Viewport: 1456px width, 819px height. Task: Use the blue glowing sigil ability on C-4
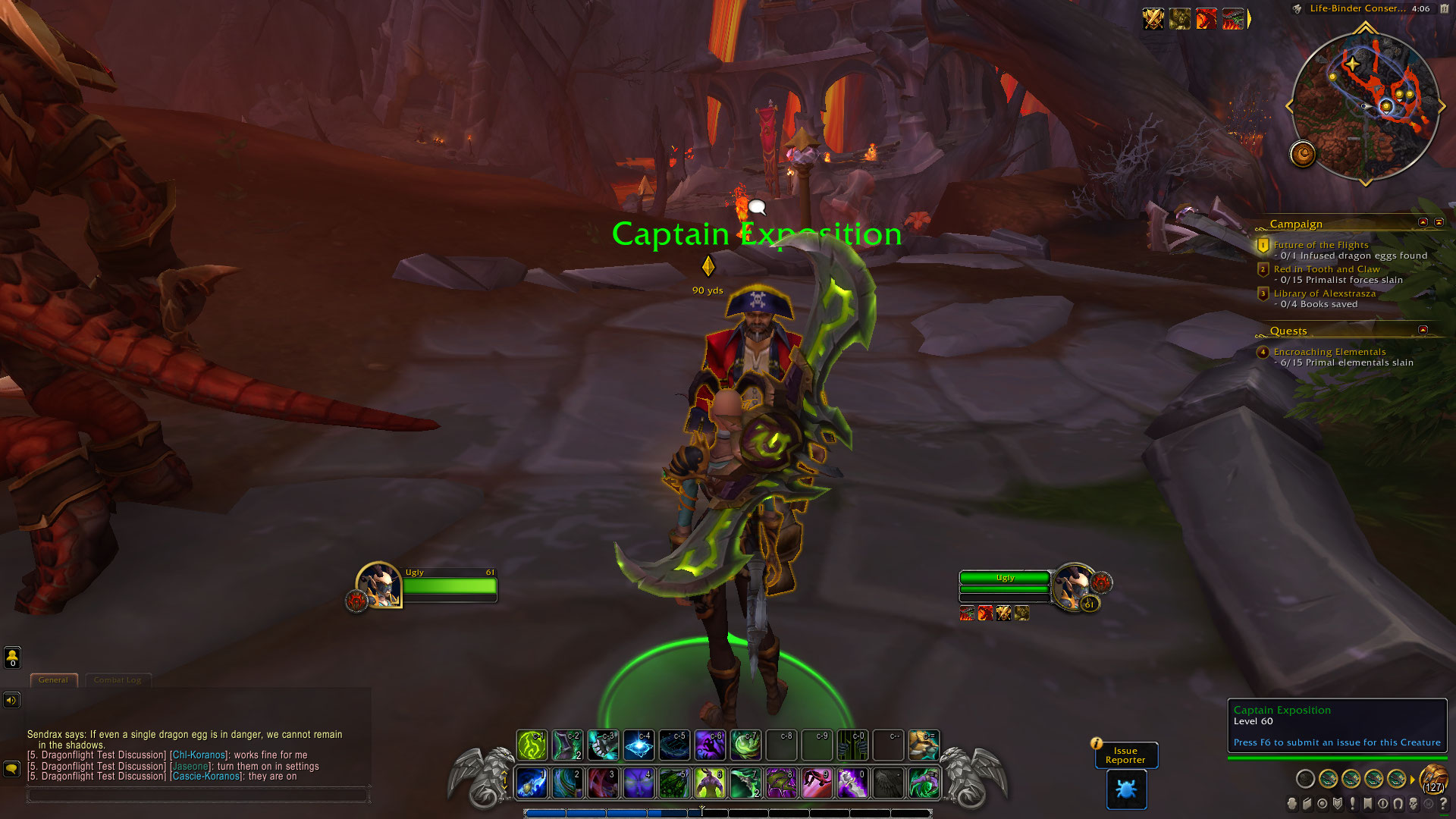click(x=639, y=745)
